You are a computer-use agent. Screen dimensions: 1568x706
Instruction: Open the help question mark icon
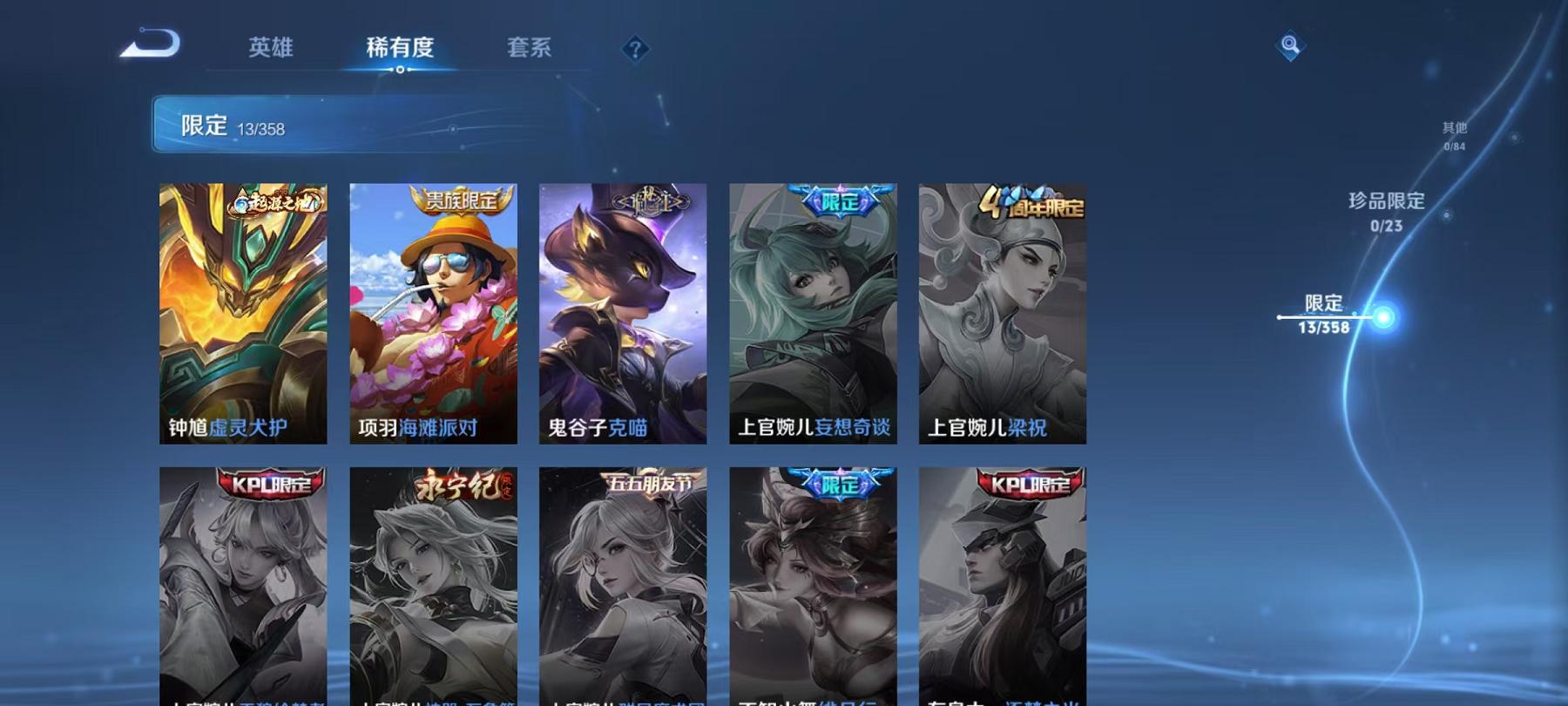point(635,49)
